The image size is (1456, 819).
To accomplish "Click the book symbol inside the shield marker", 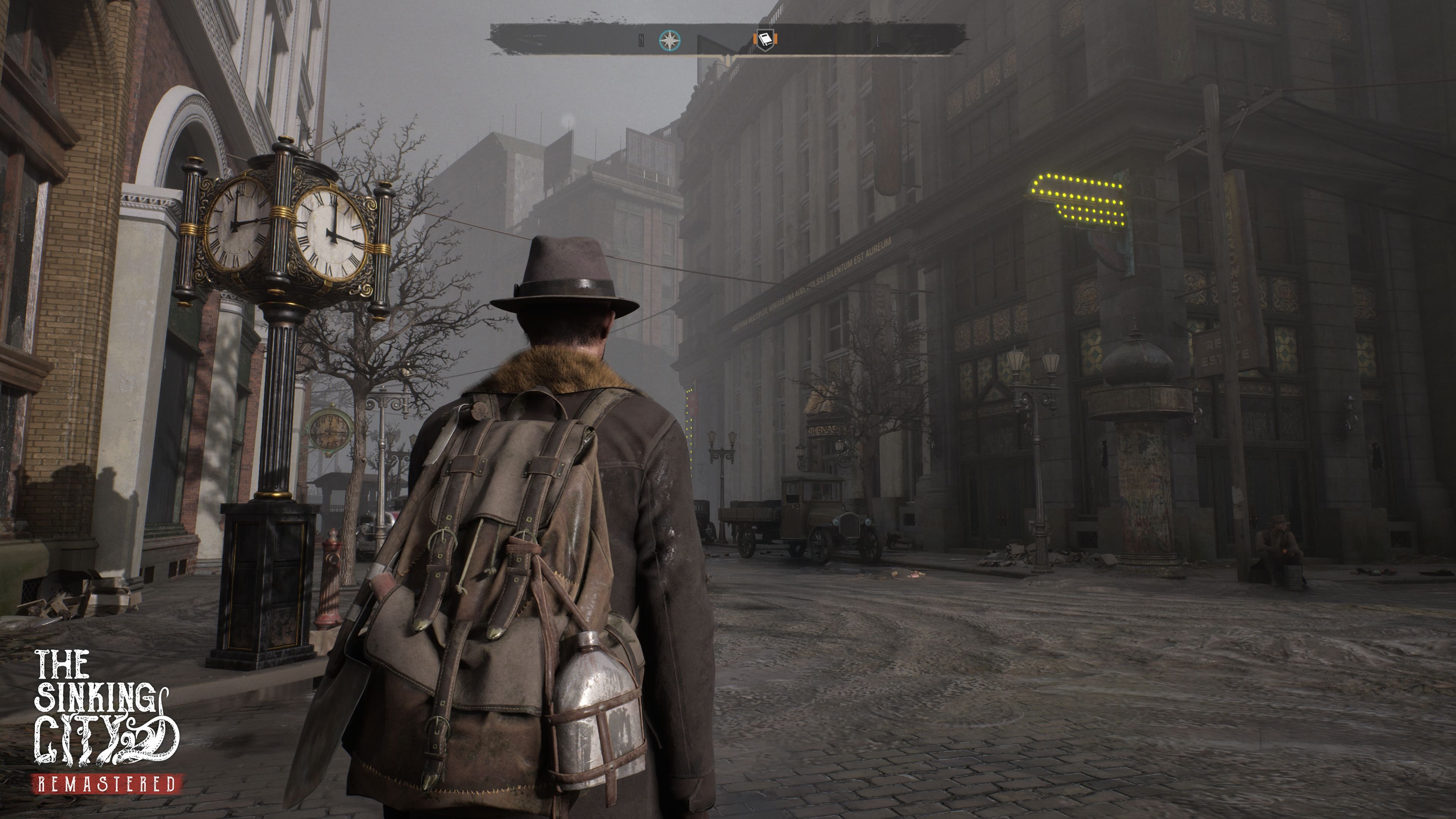I will (766, 38).
